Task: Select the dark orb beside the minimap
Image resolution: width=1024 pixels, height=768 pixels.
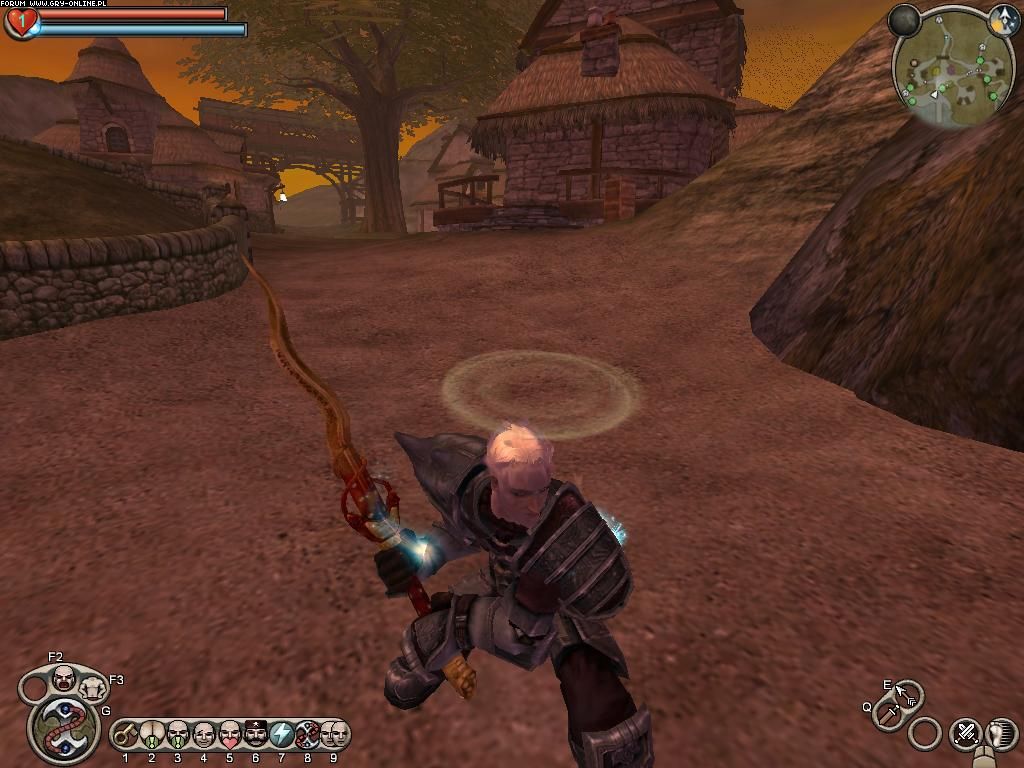Action: tap(904, 20)
